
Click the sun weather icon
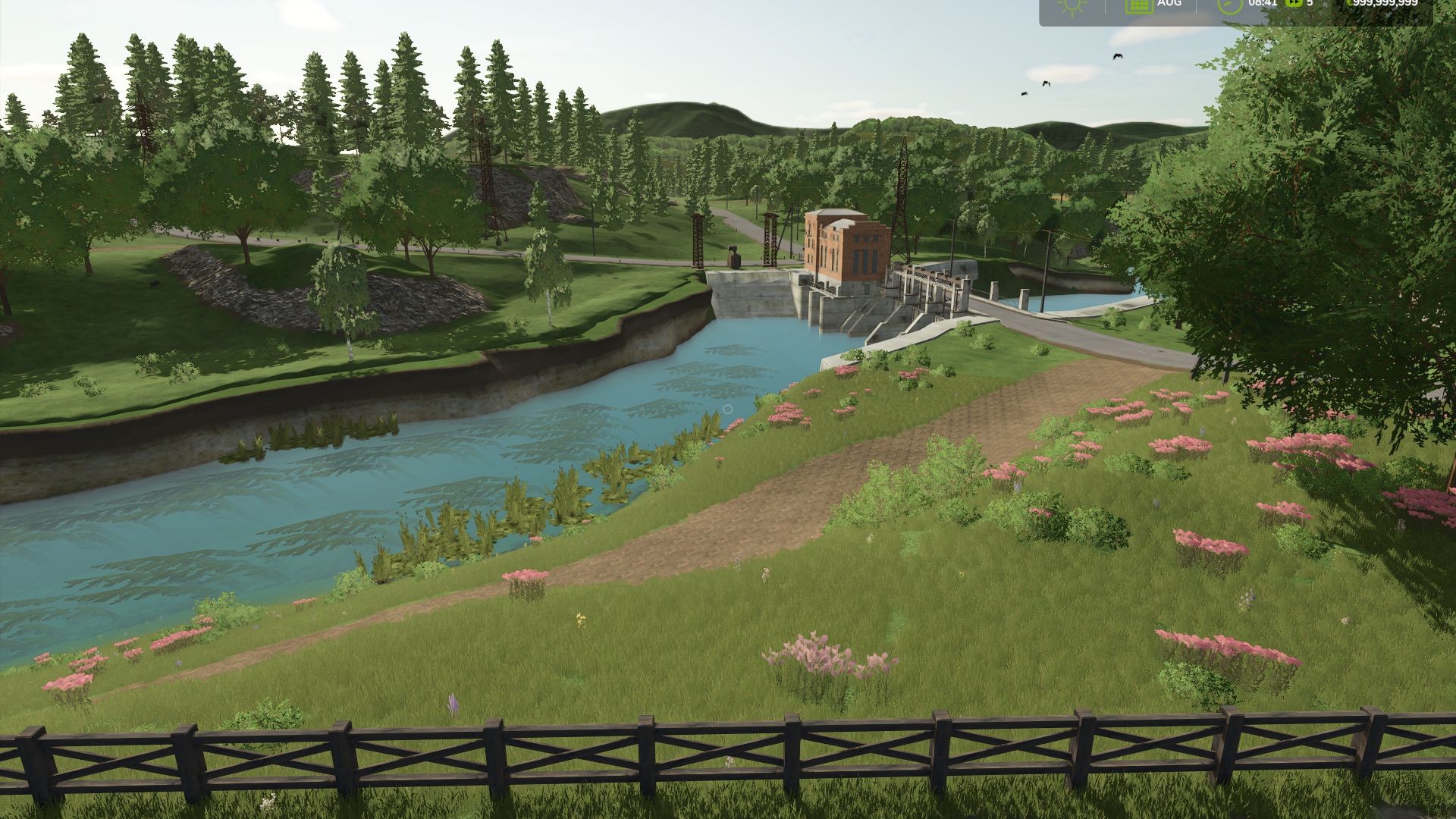(x=1073, y=5)
